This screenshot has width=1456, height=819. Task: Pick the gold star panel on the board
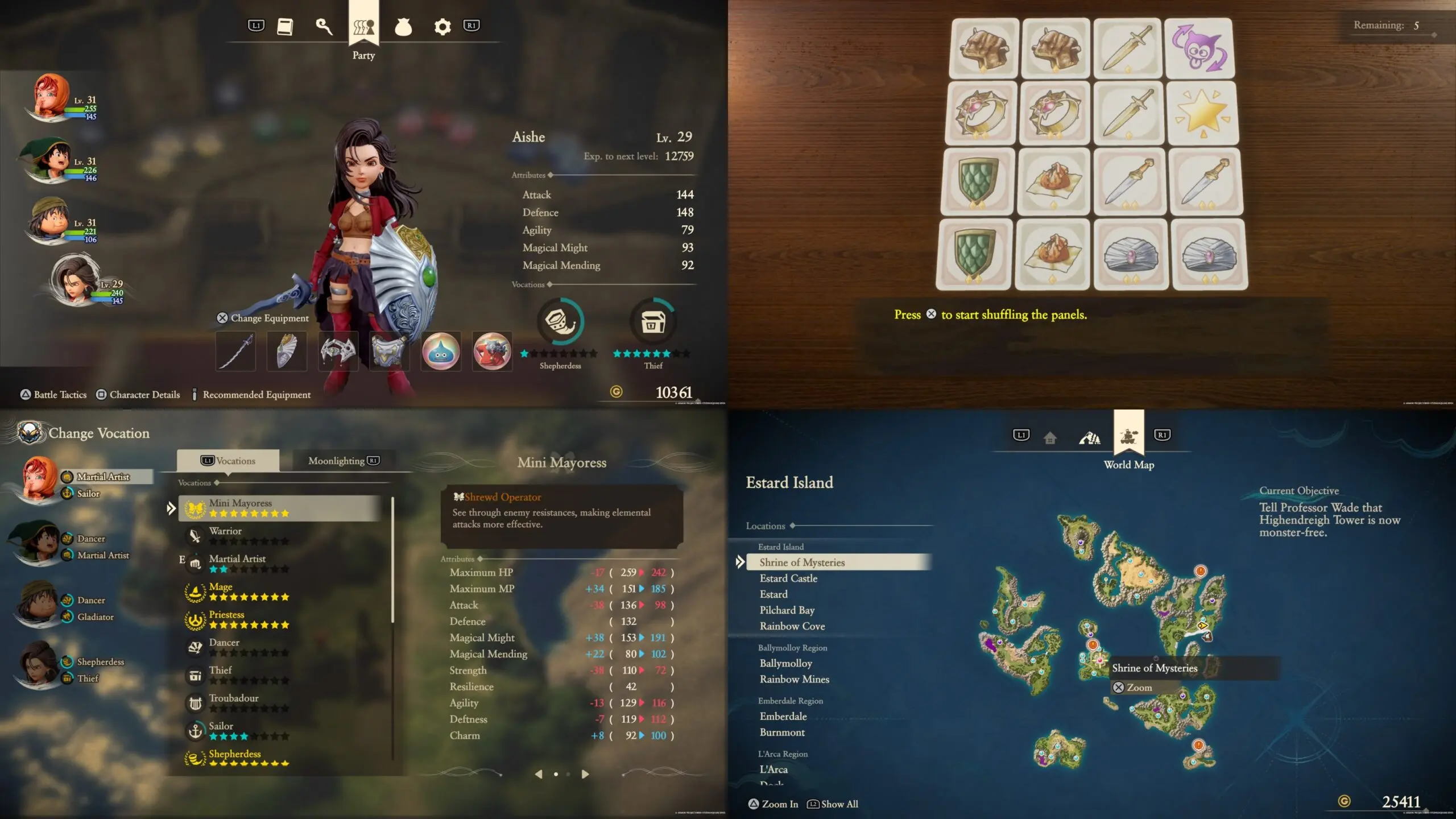[x=1202, y=113]
